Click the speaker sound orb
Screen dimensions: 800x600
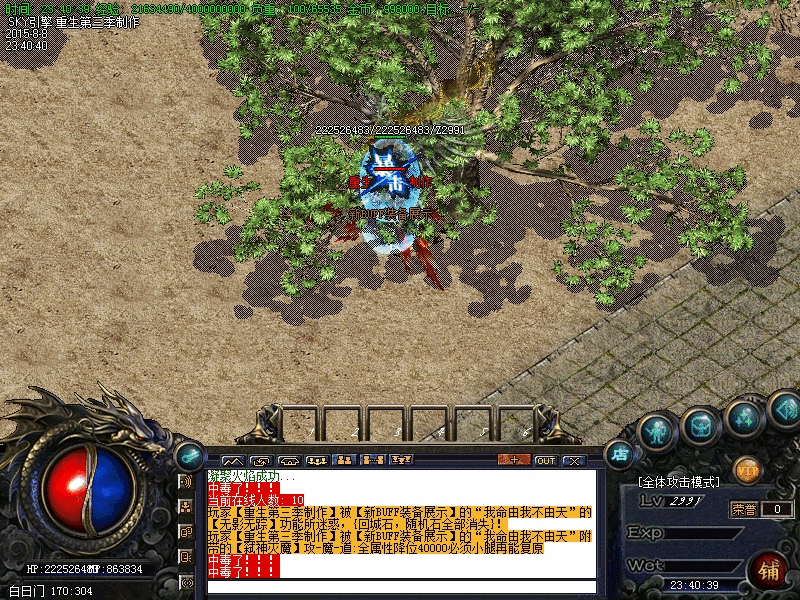click(783, 408)
